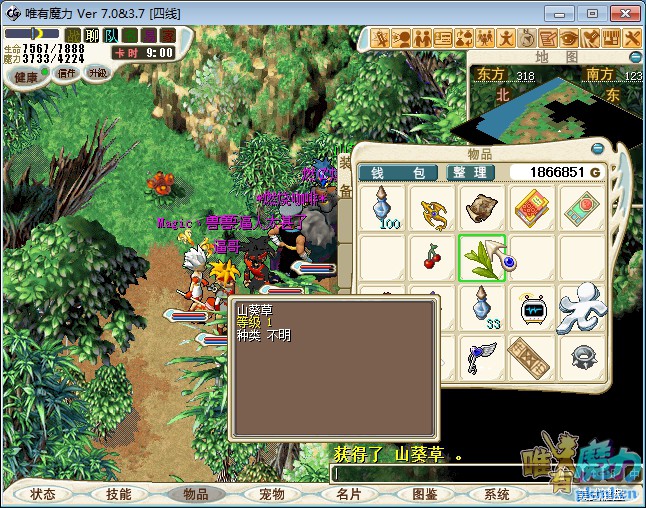Open the 系统 system menu
Viewport: 646px width, 508px height.
(497, 494)
